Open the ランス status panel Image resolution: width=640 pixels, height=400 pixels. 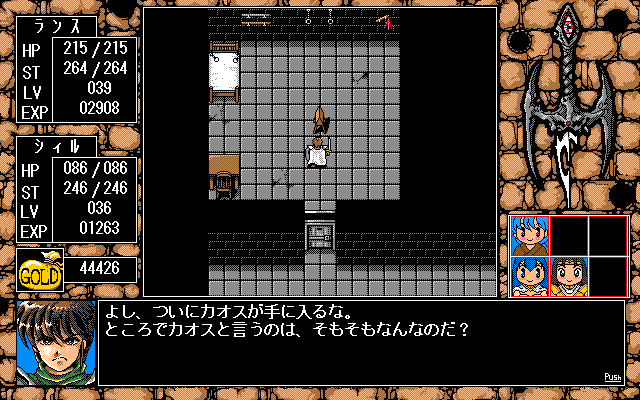pyautogui.click(x=76, y=82)
